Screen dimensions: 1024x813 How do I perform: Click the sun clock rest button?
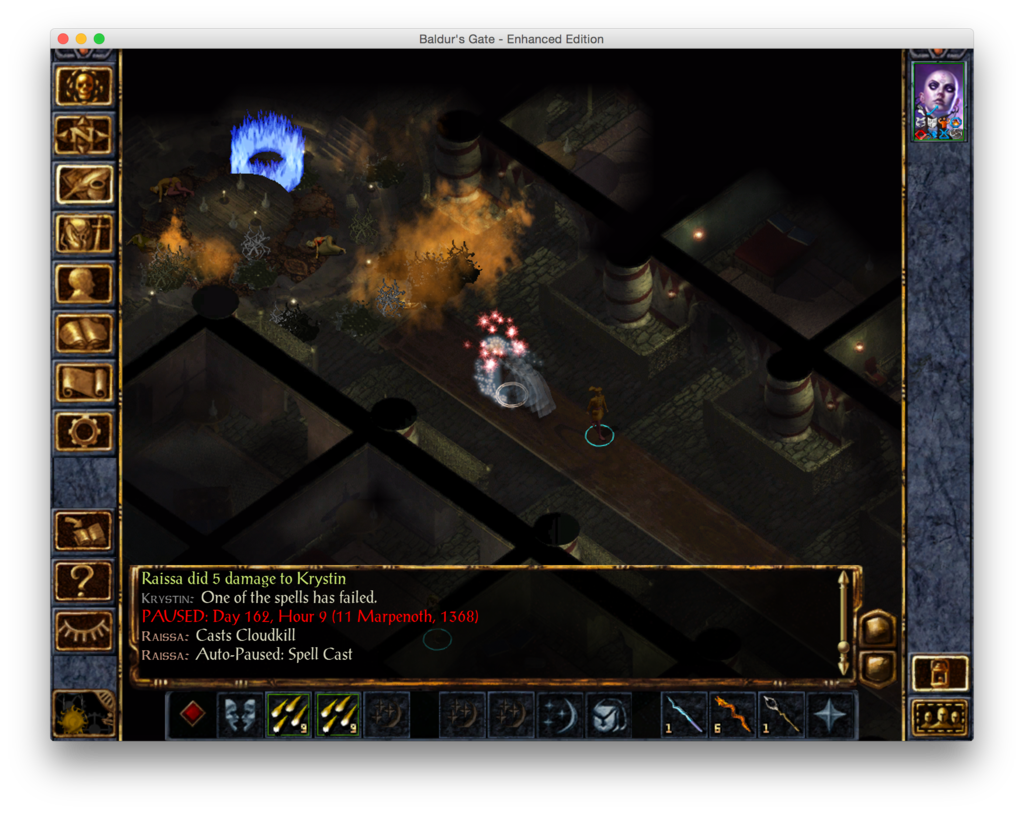click(84, 712)
